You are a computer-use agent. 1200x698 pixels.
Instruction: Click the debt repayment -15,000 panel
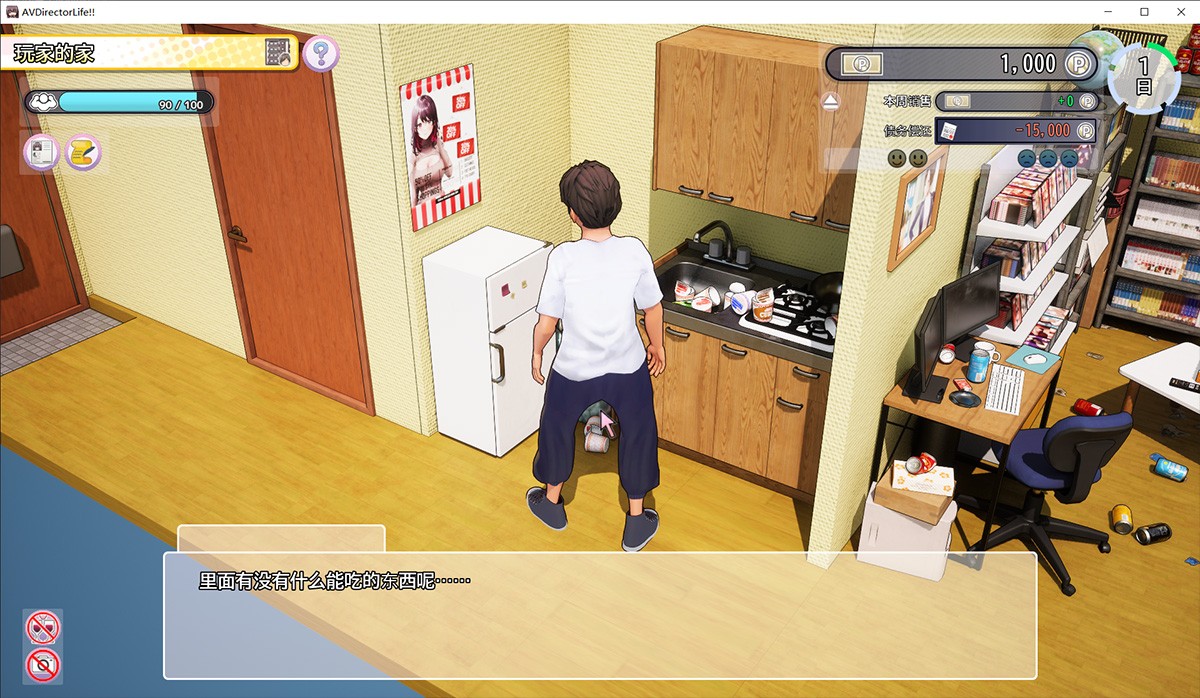(1016, 131)
